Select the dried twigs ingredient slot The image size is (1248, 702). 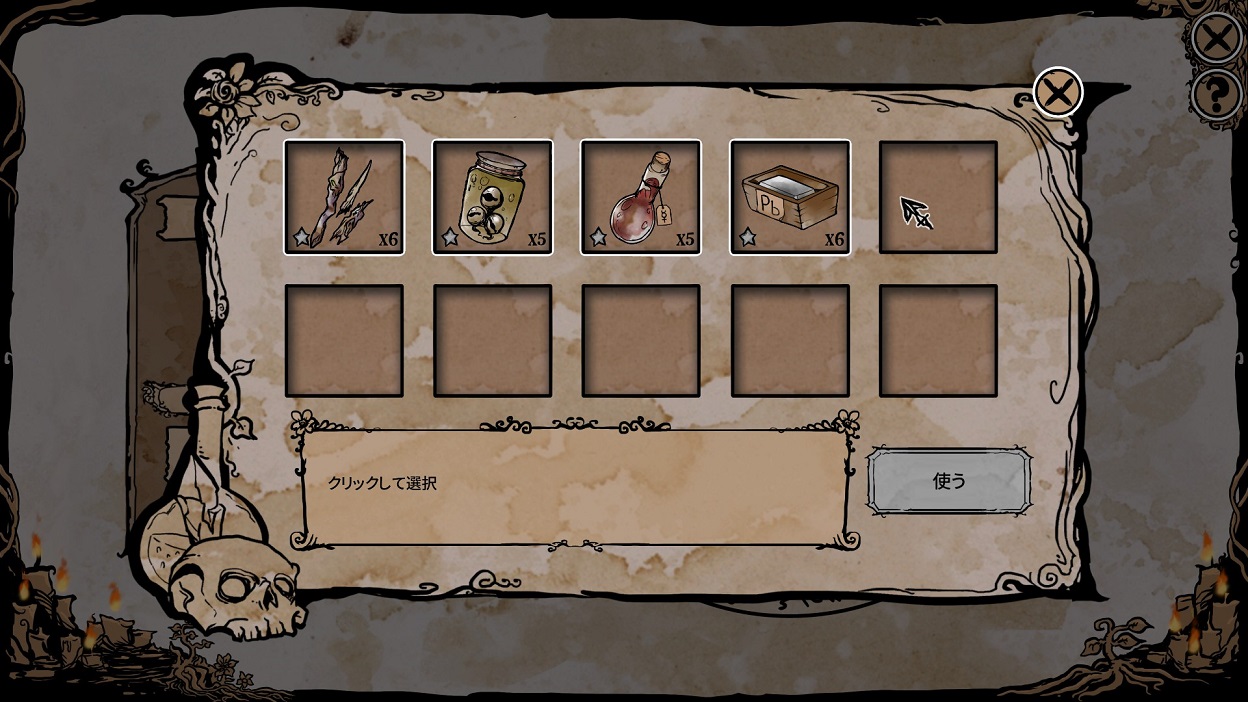point(344,197)
